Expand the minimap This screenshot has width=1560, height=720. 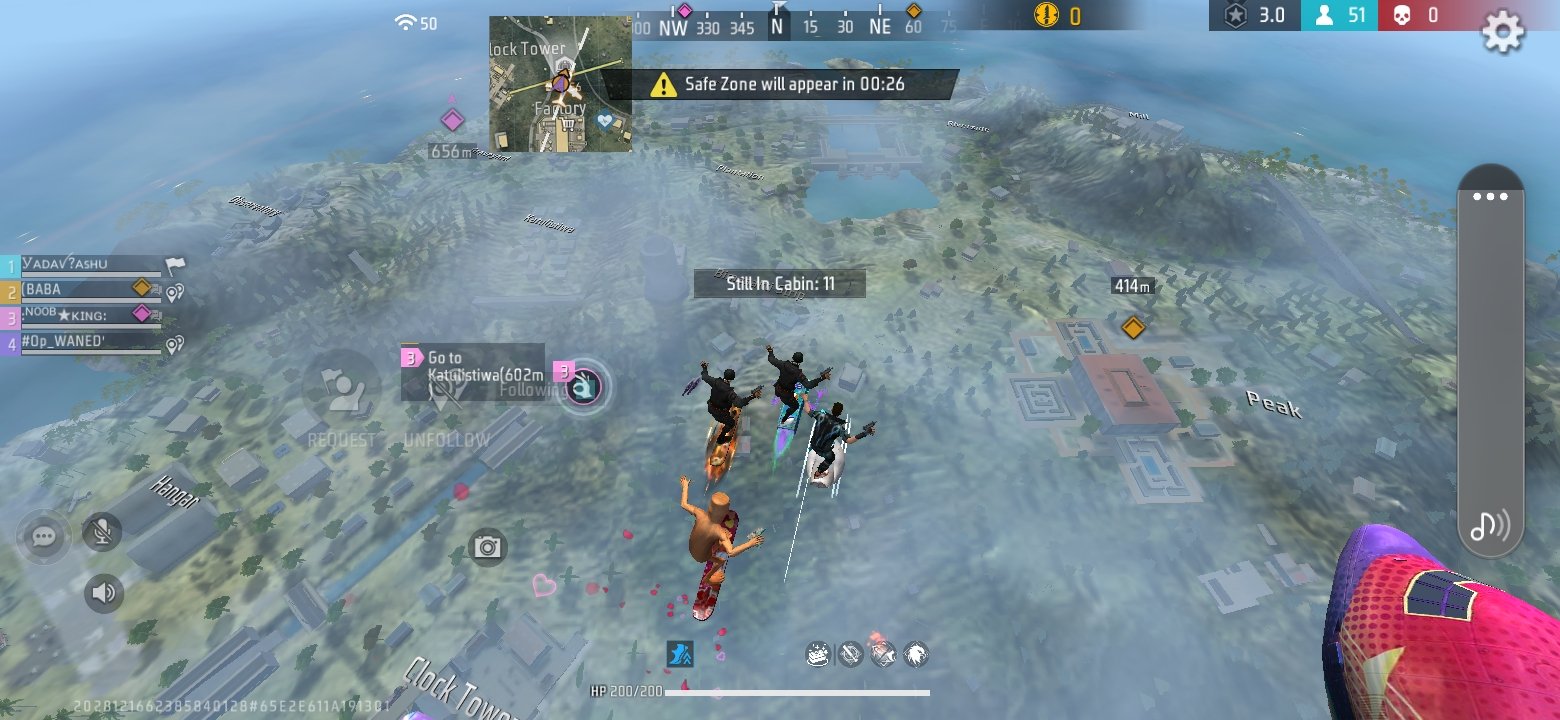click(x=560, y=84)
